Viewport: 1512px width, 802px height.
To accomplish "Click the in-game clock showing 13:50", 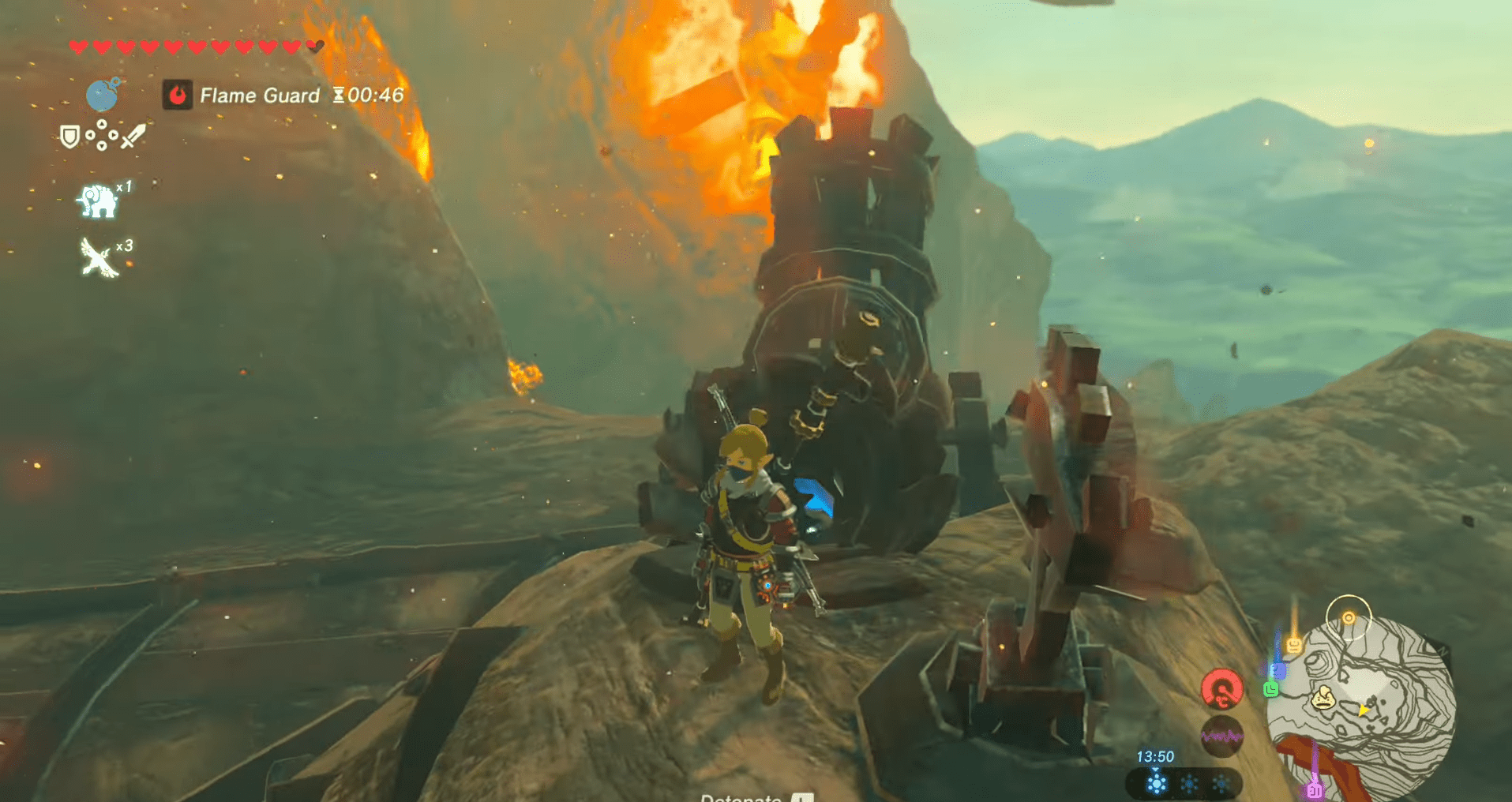I will pos(1155,756).
